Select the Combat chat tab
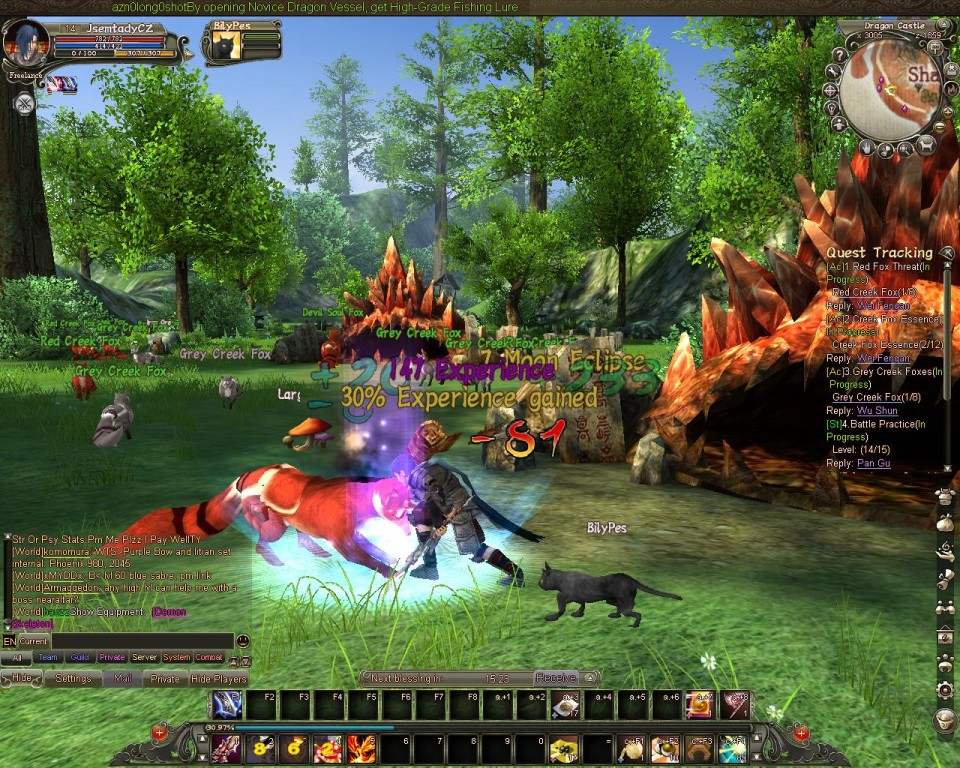Screen dimensions: 960x768 209,658
